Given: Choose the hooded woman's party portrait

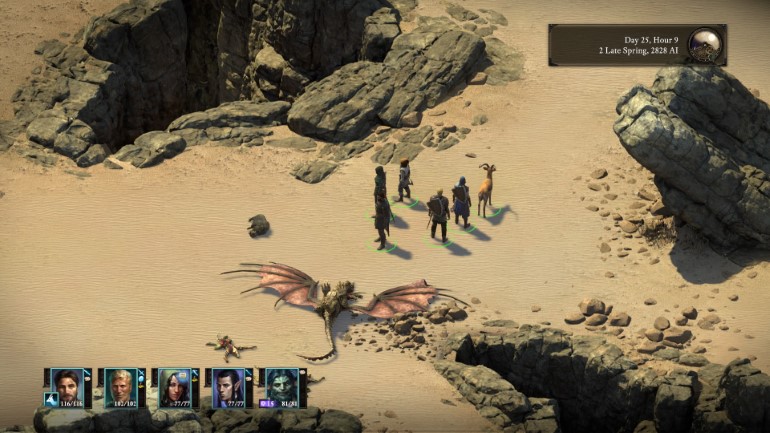Looking at the screenshot, I should [x=174, y=384].
